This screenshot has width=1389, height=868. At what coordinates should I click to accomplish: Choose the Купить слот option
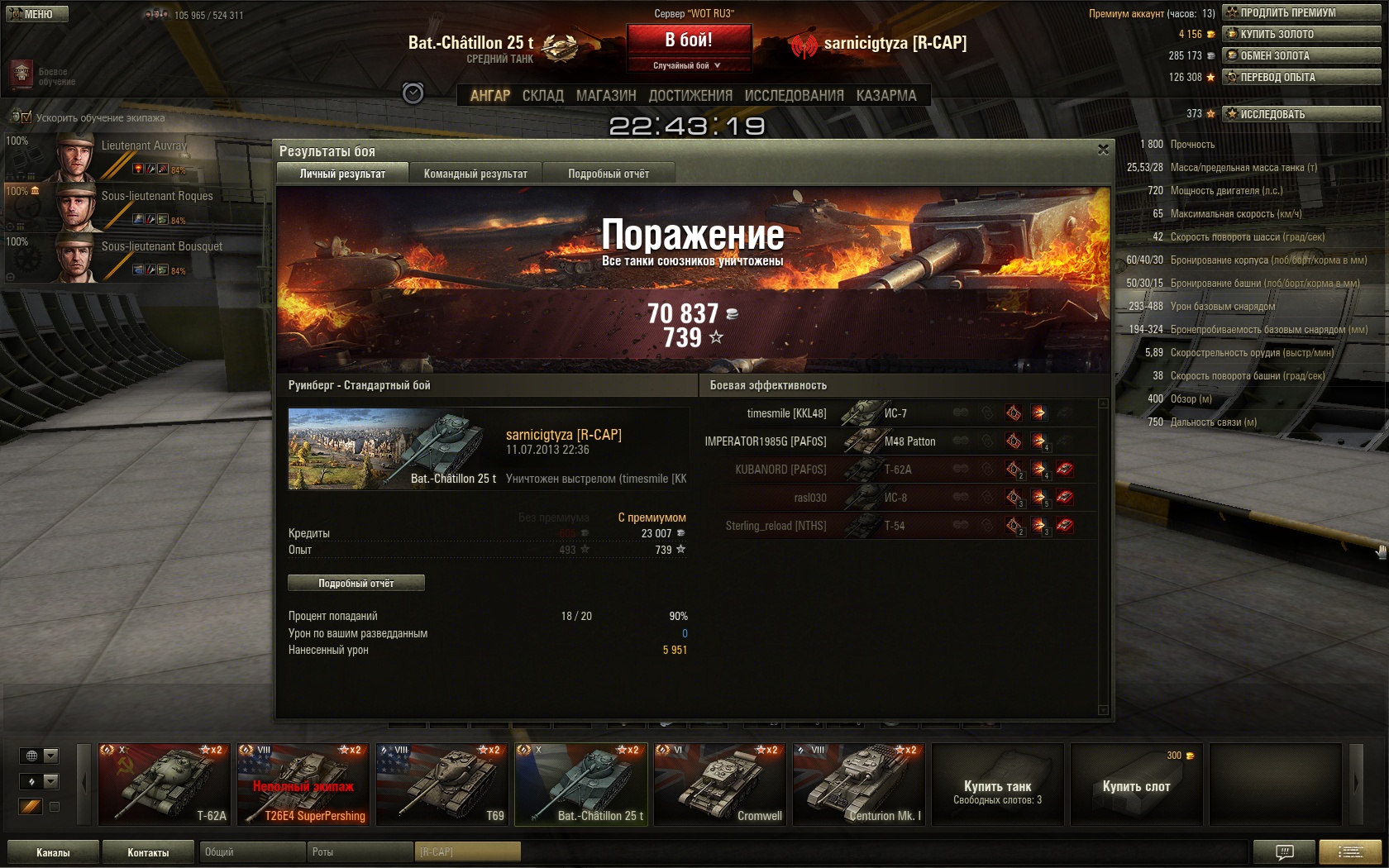coord(1136,784)
